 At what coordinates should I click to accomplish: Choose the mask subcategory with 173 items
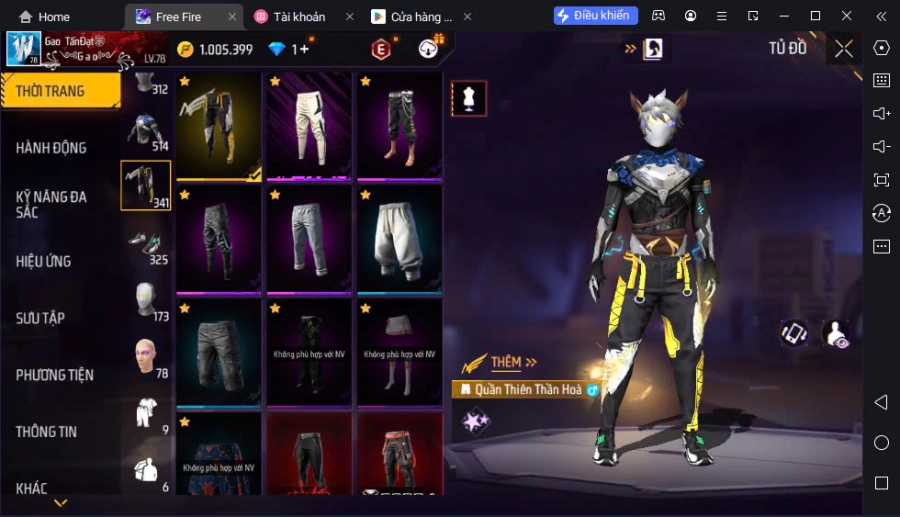click(146, 301)
